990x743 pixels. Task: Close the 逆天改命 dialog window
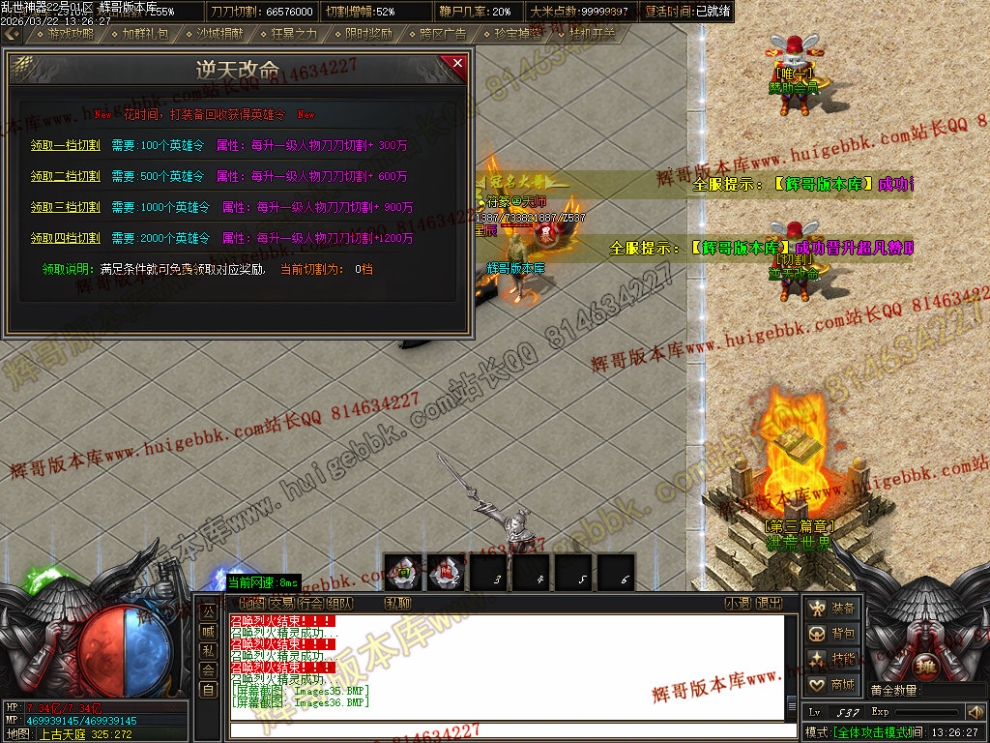(457, 64)
